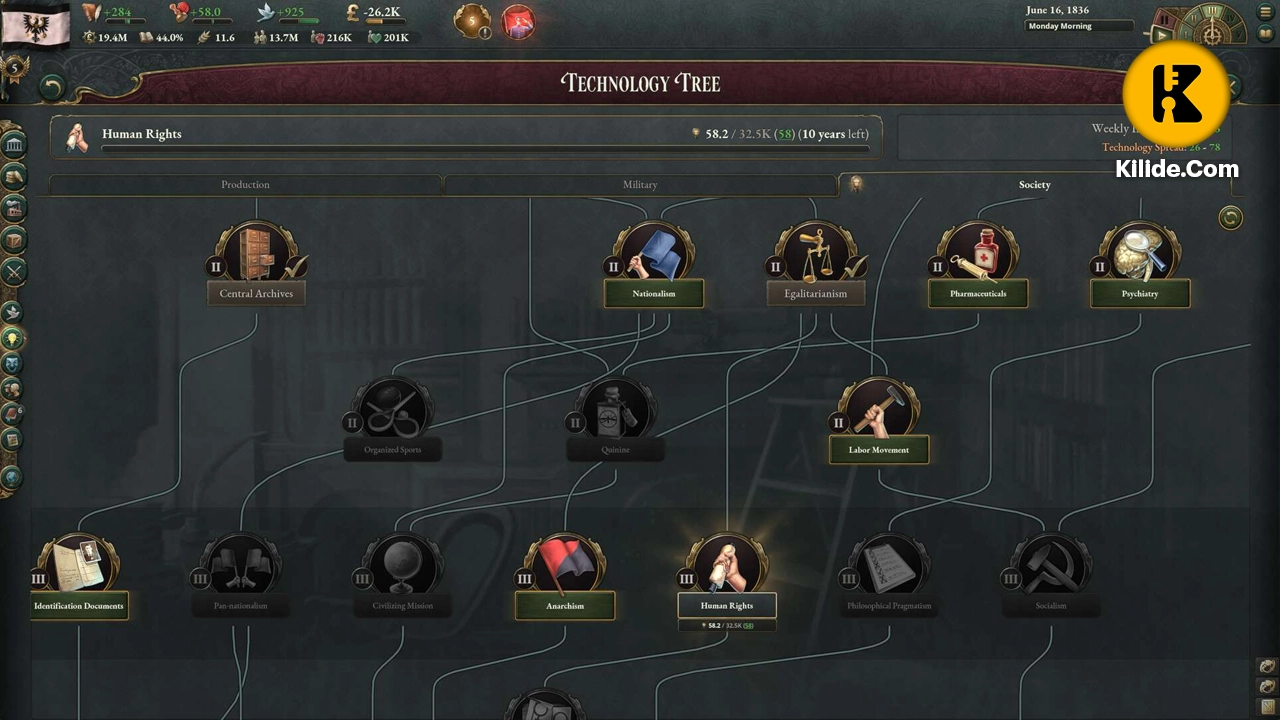1280x720 pixels.
Task: Toggle the first chain-link icon near the bottom-right corner
Action: [1267, 667]
